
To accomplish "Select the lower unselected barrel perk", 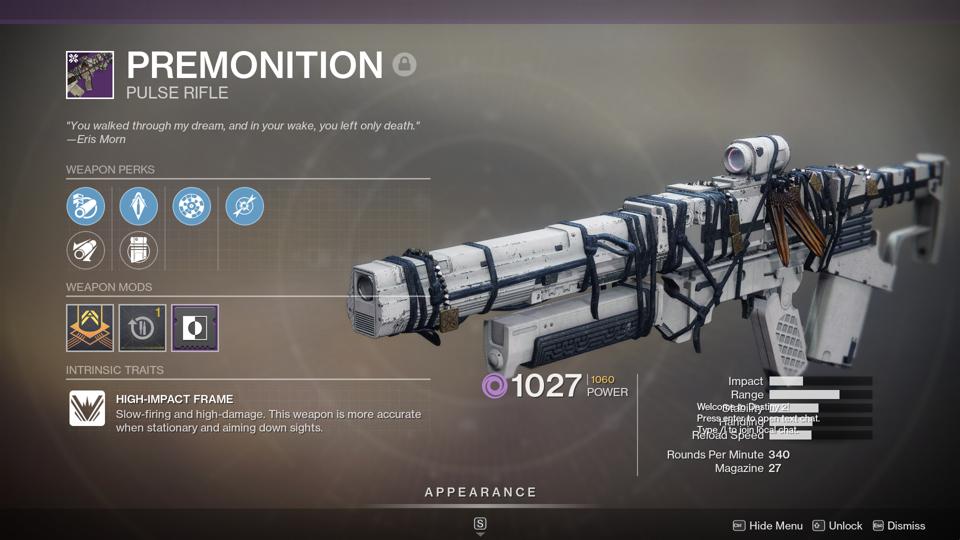I will click(x=86, y=251).
